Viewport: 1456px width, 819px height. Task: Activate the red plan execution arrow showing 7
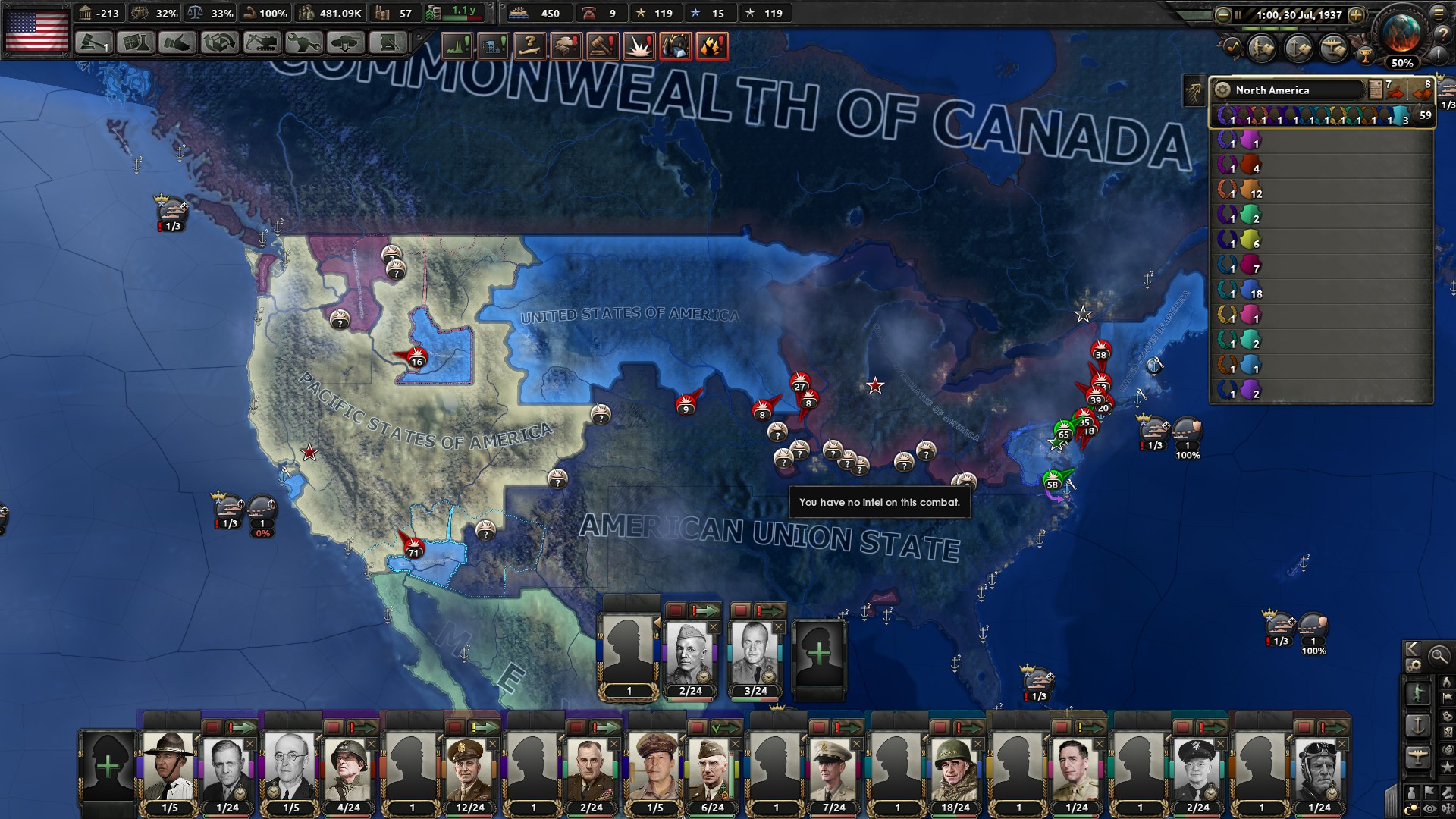pos(1395,93)
